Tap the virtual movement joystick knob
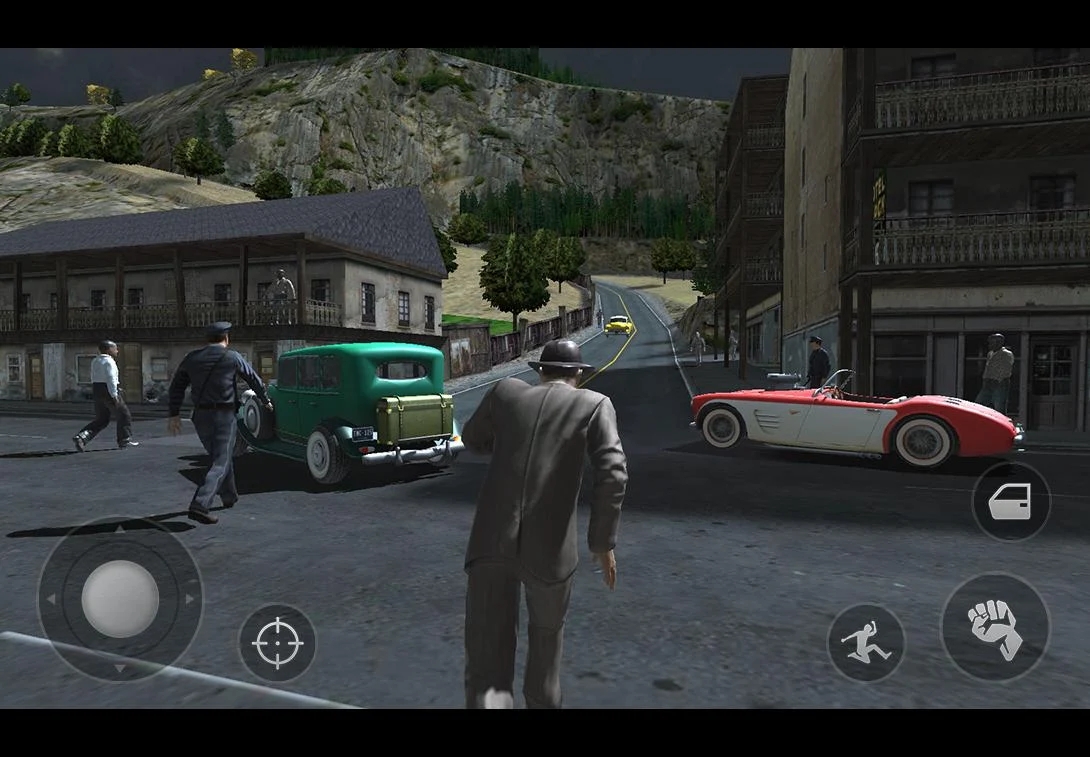The height and width of the screenshot is (757, 1090). 119,598
